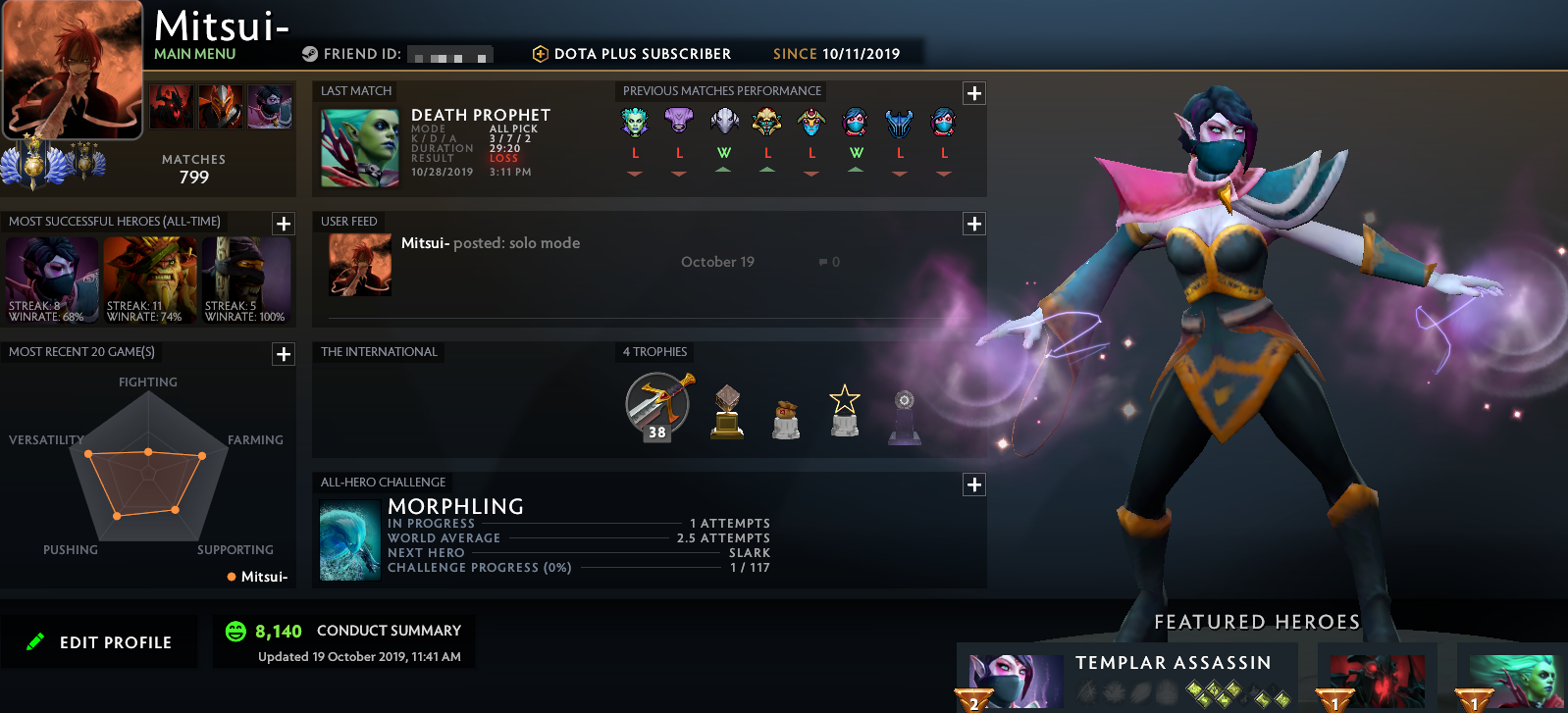This screenshot has height=713, width=1568.
Task: Open the Death Prophet last match portrait
Action: coord(358,148)
